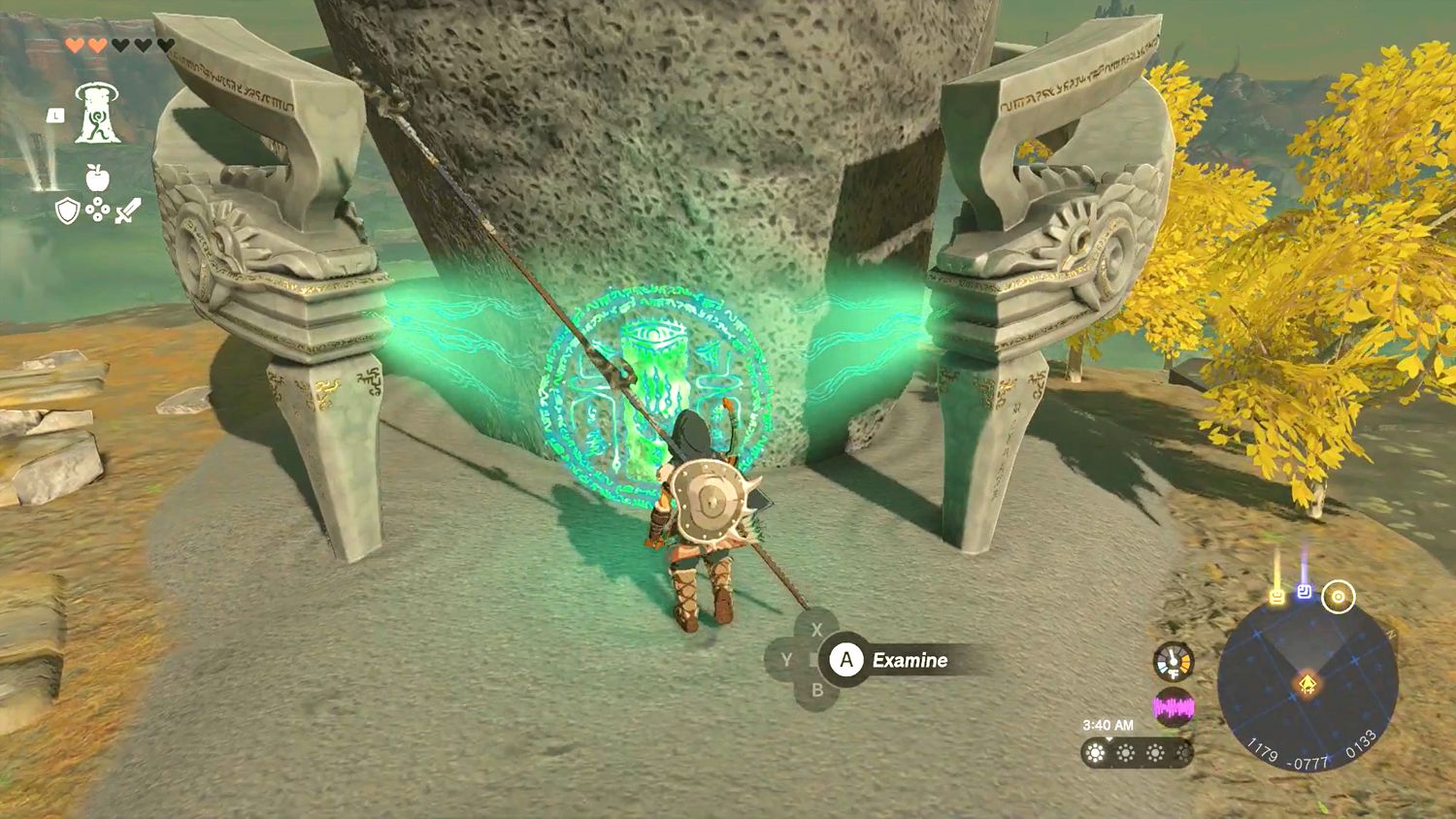1456x819 pixels.
Task: Click Link's yellow position marker on minimap
Action: (x=1307, y=685)
